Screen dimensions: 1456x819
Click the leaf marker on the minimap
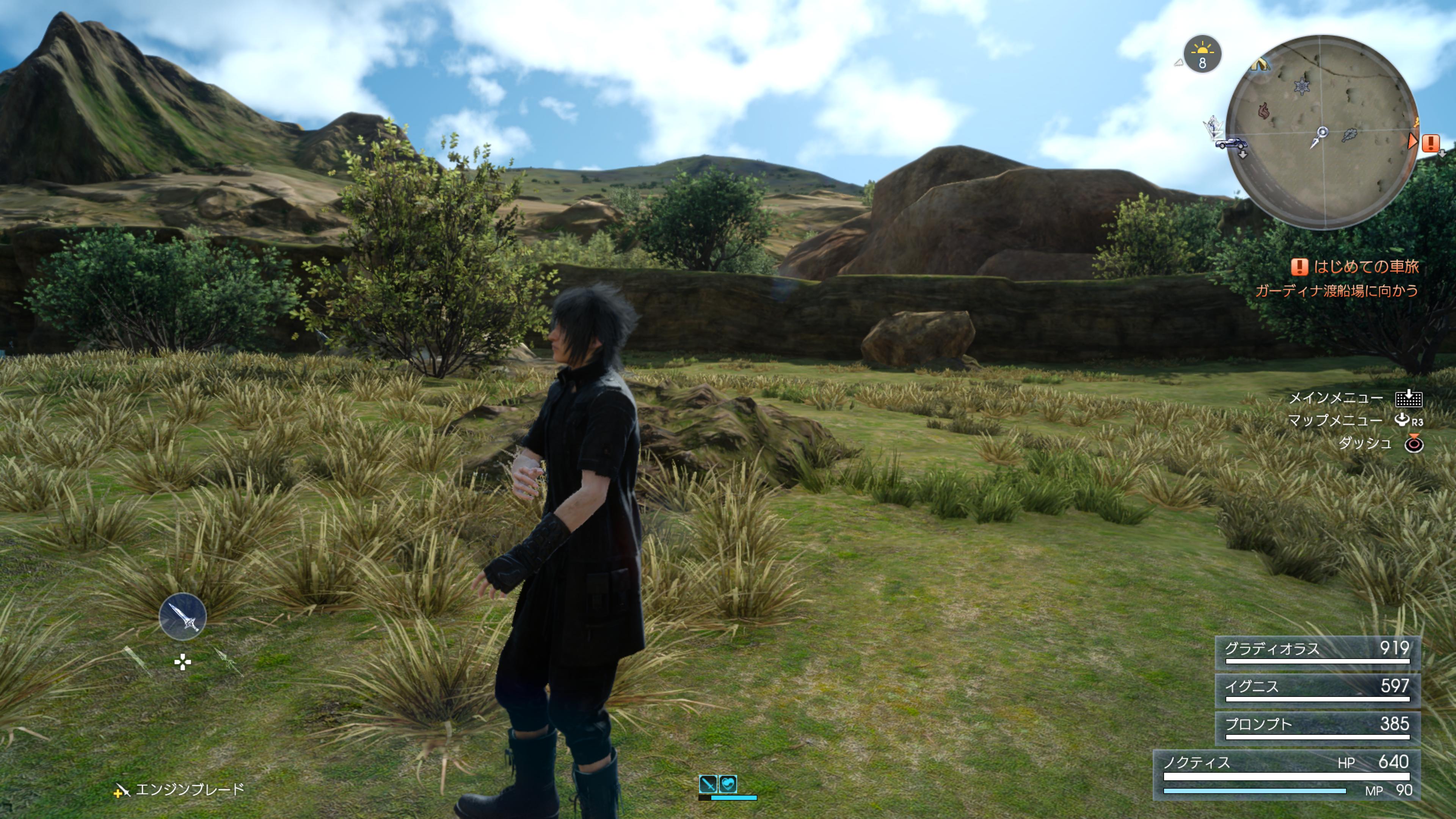point(1349,135)
